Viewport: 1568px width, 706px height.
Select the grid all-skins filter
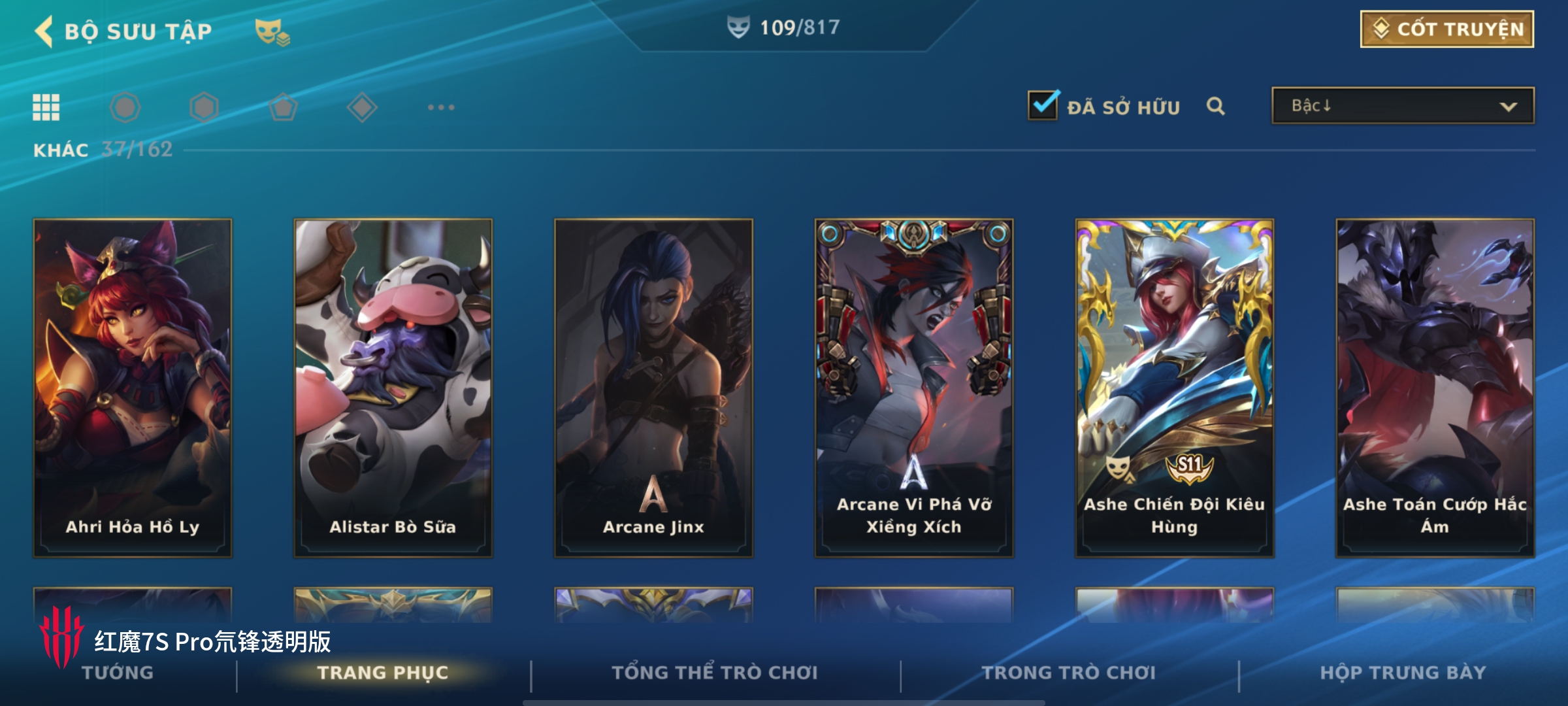[46, 107]
